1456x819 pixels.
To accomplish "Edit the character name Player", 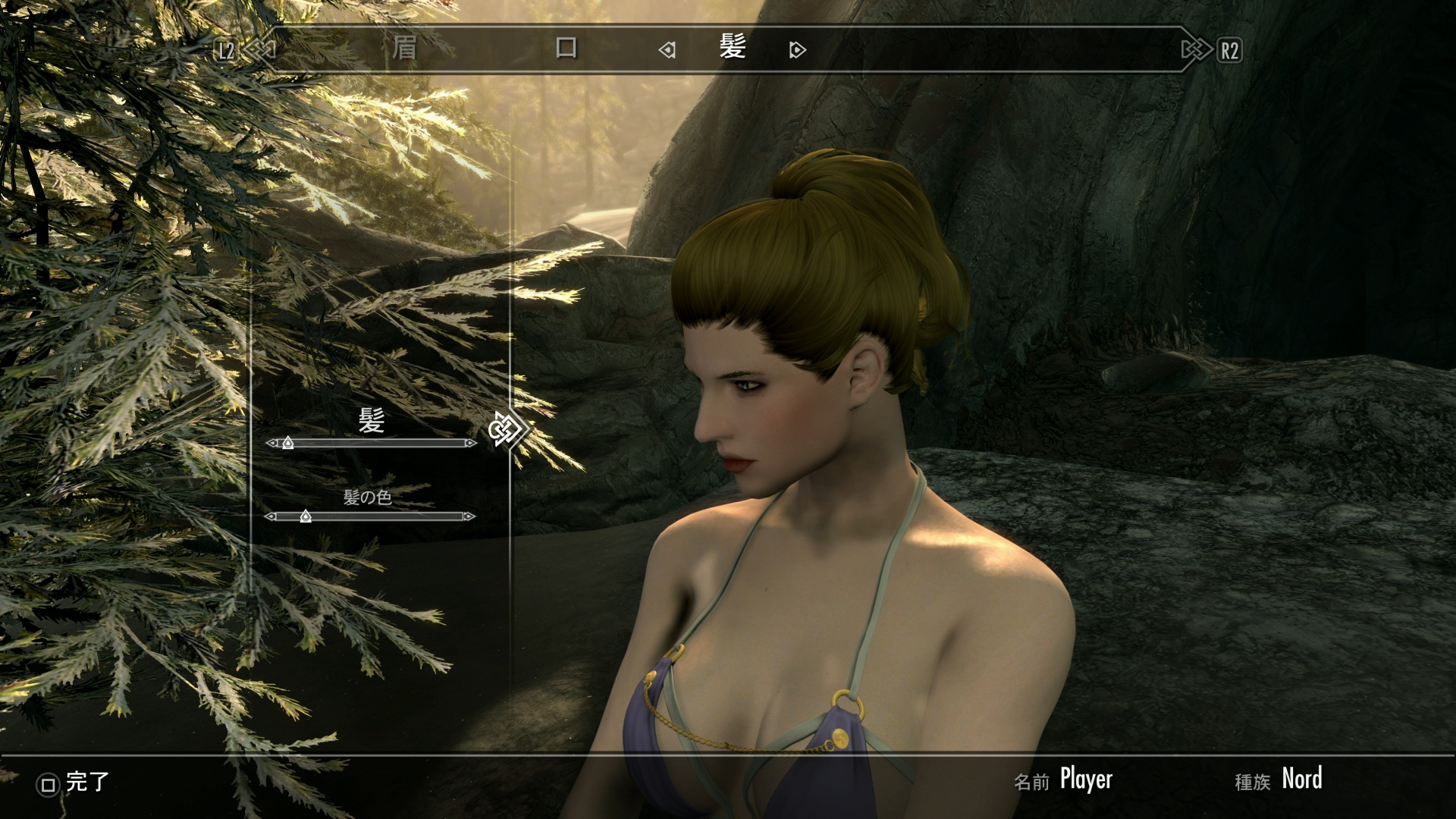I will [x=1086, y=779].
